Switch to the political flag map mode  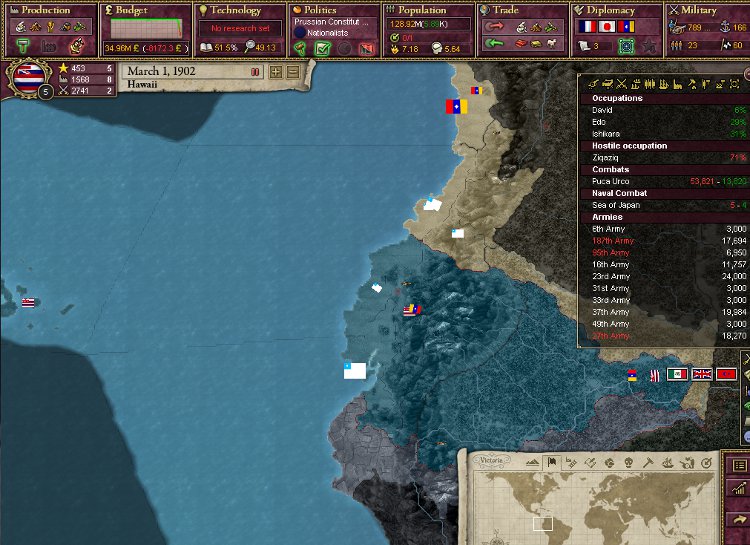pos(550,462)
